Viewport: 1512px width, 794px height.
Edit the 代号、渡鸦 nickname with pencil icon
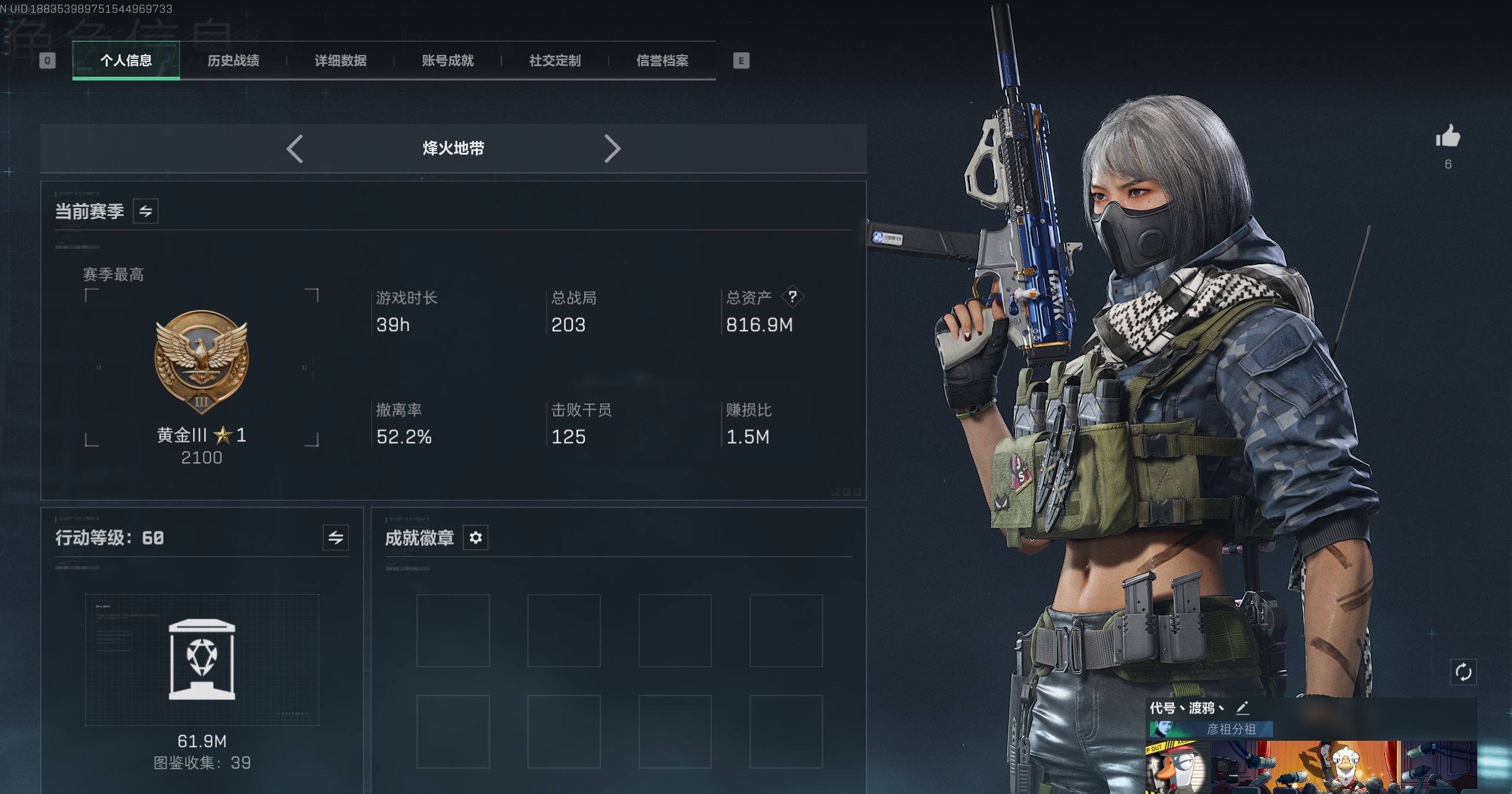[1242, 708]
